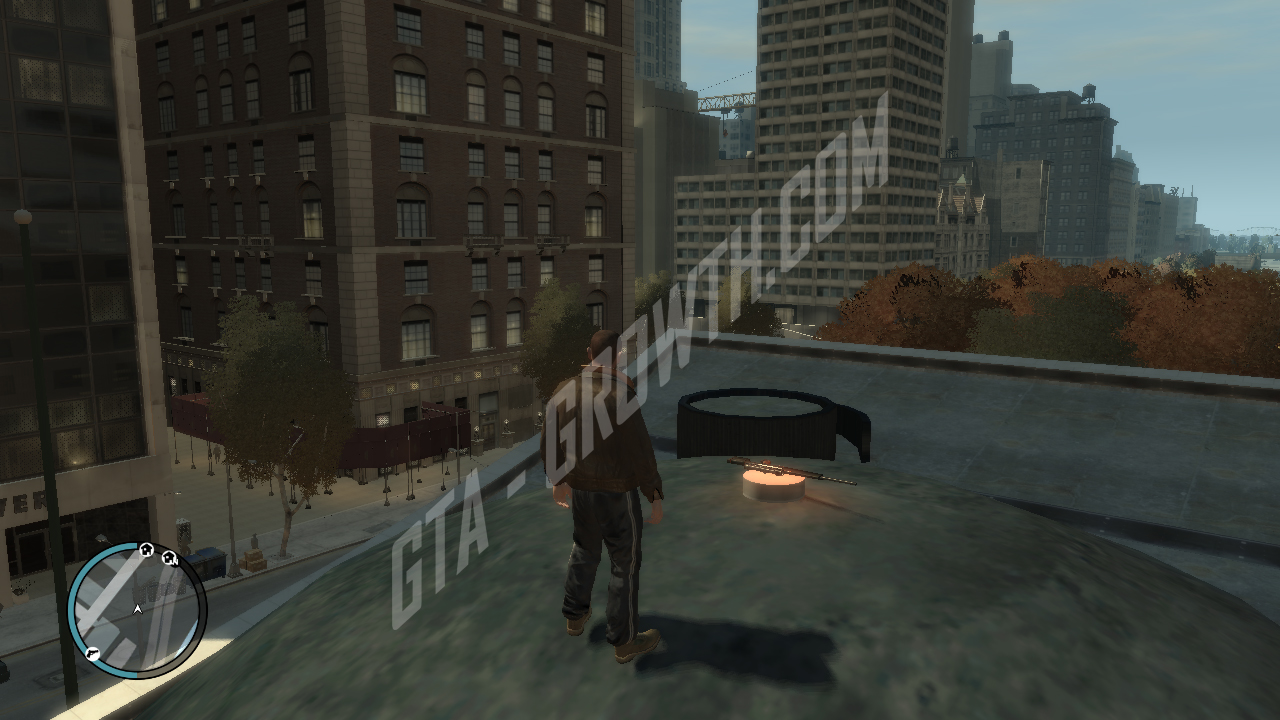The width and height of the screenshot is (1280, 720).
Task: Click the second house icon on the minimap edge
Action: (169, 558)
